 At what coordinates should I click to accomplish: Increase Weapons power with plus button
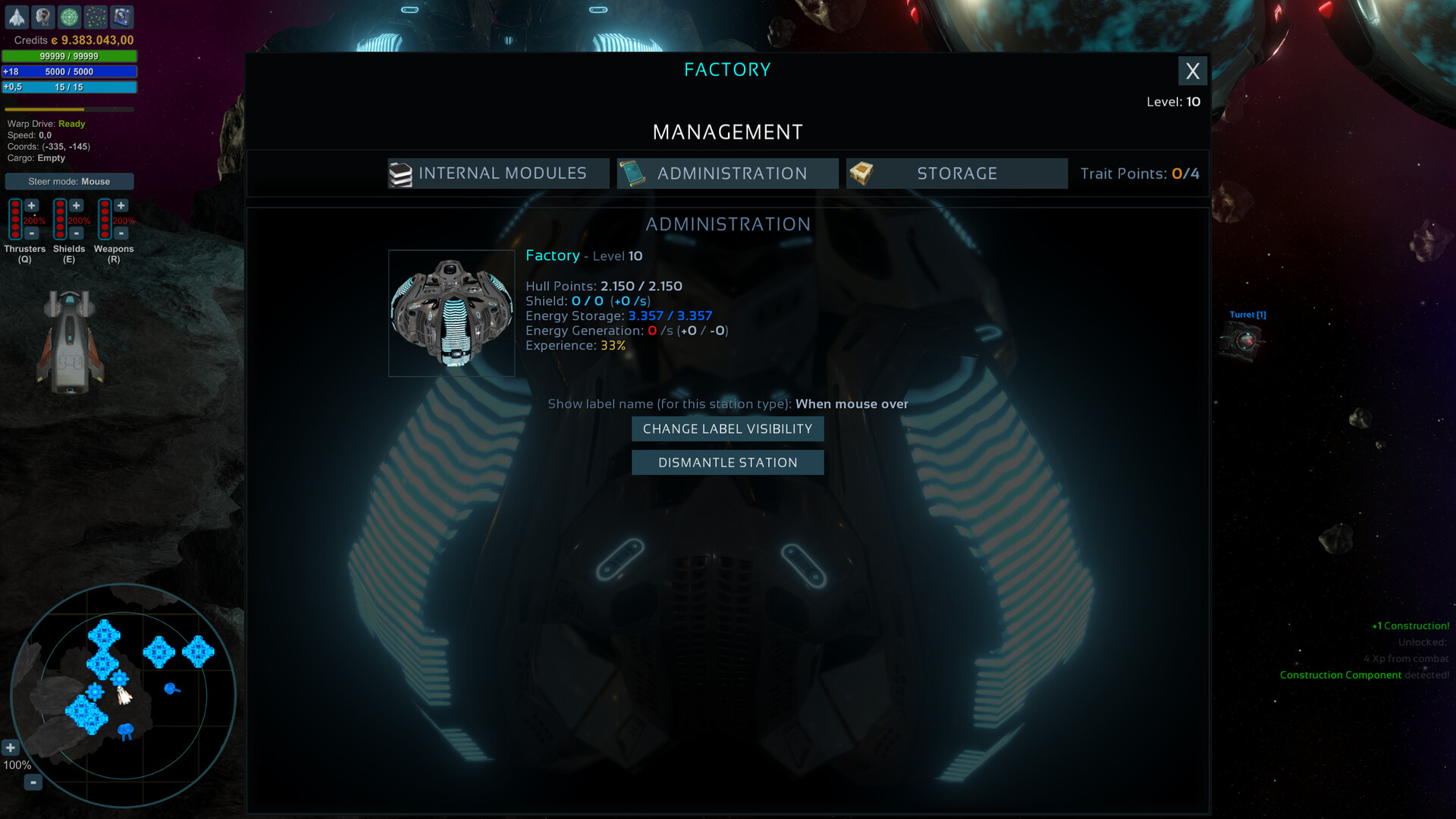click(x=121, y=206)
